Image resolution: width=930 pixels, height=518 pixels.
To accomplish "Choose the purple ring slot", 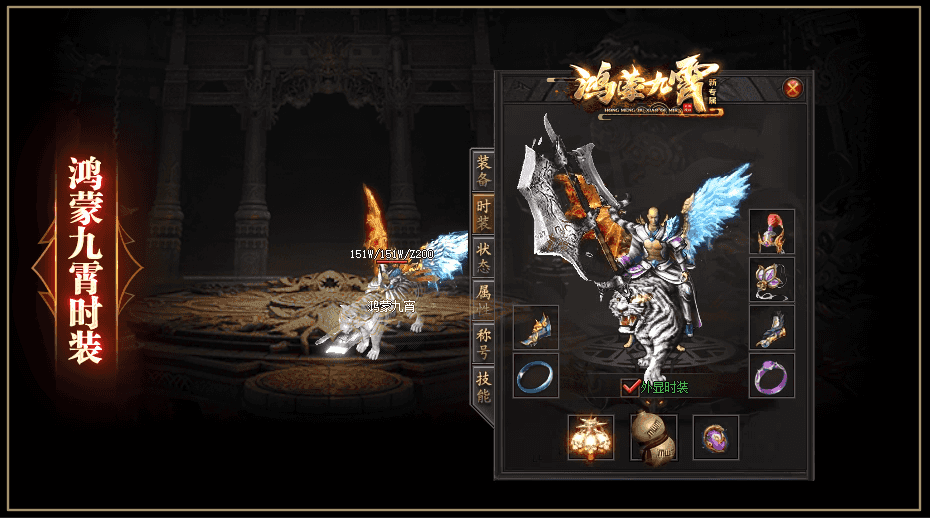I will tap(771, 376).
